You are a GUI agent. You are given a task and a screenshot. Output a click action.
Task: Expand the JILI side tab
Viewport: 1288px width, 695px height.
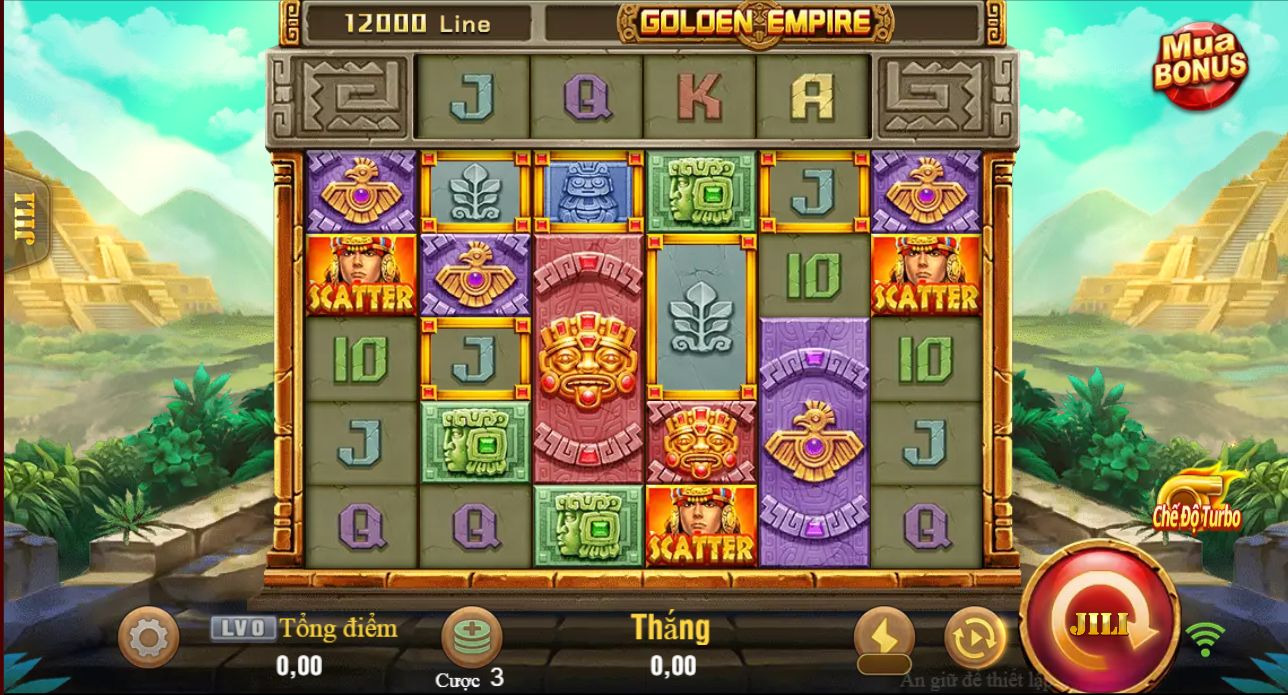coord(22,222)
